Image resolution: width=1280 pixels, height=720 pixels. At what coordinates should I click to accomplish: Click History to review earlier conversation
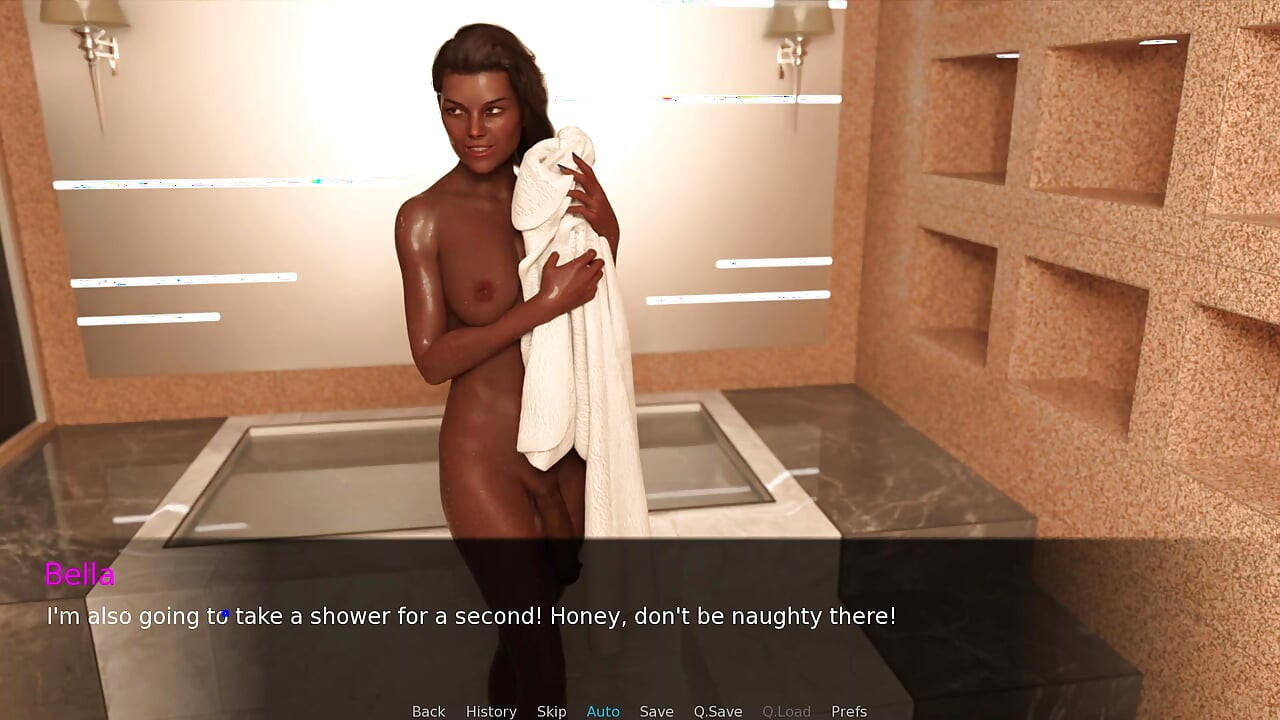(491, 710)
